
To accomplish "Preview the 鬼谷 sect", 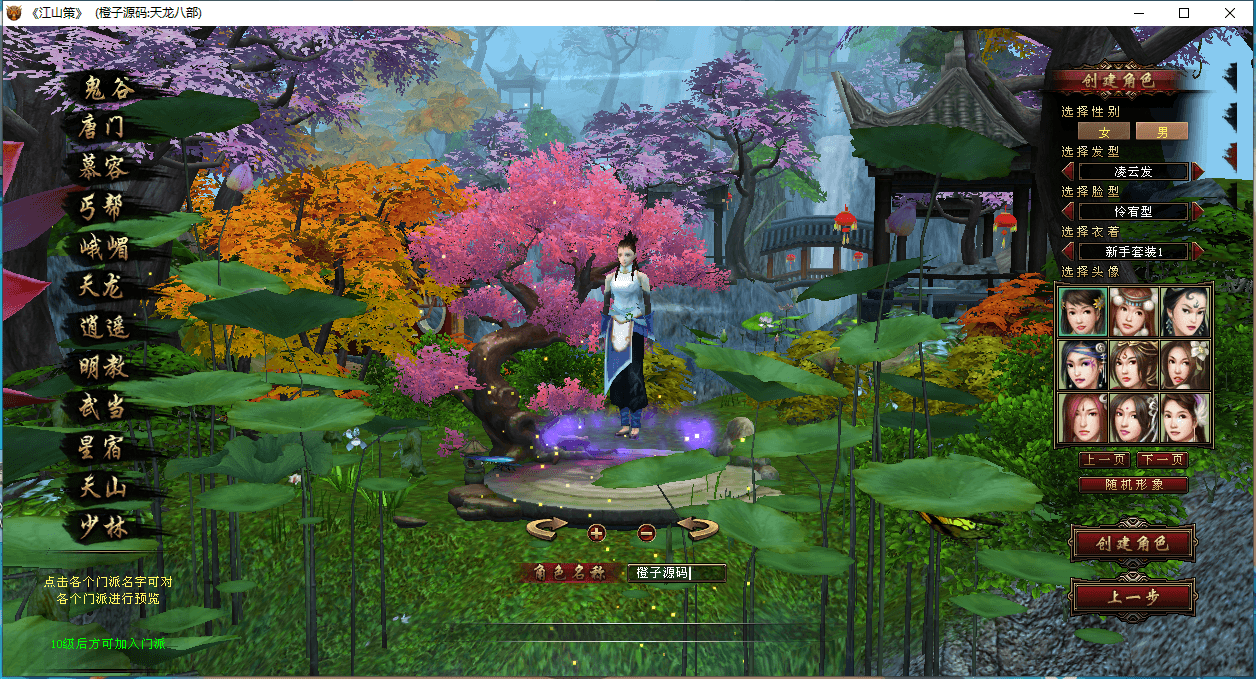I will 107,88.
